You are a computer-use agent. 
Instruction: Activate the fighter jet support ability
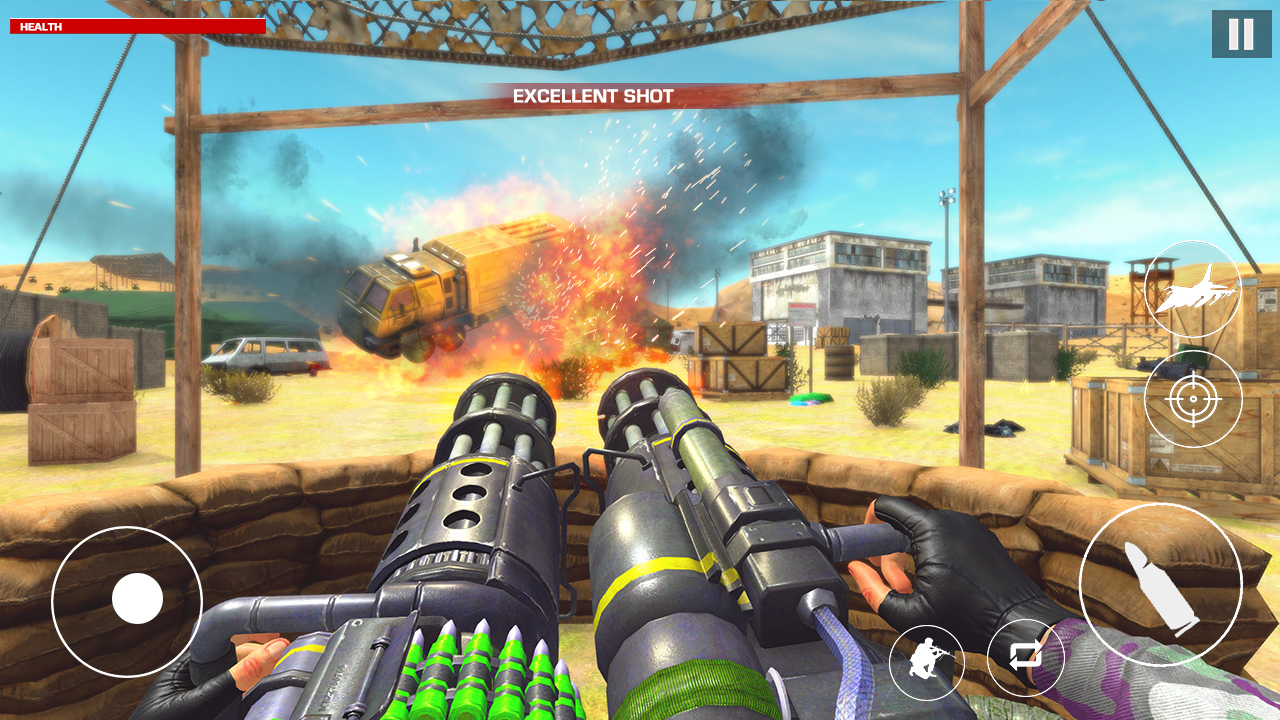(x=1193, y=289)
